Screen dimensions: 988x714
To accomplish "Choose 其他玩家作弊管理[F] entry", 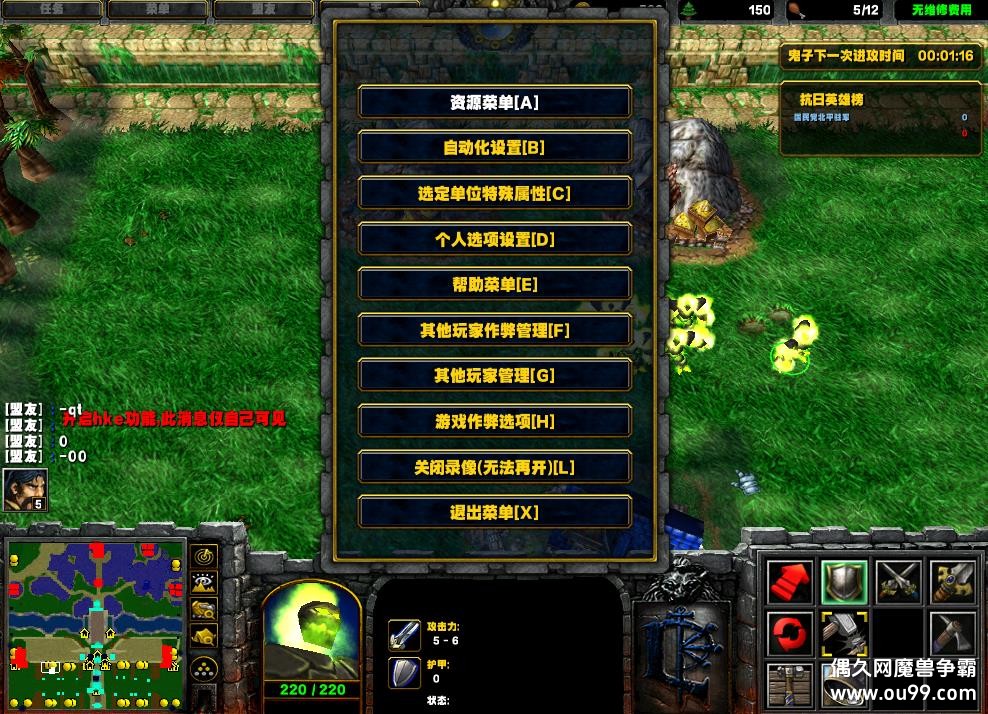I will (x=494, y=330).
